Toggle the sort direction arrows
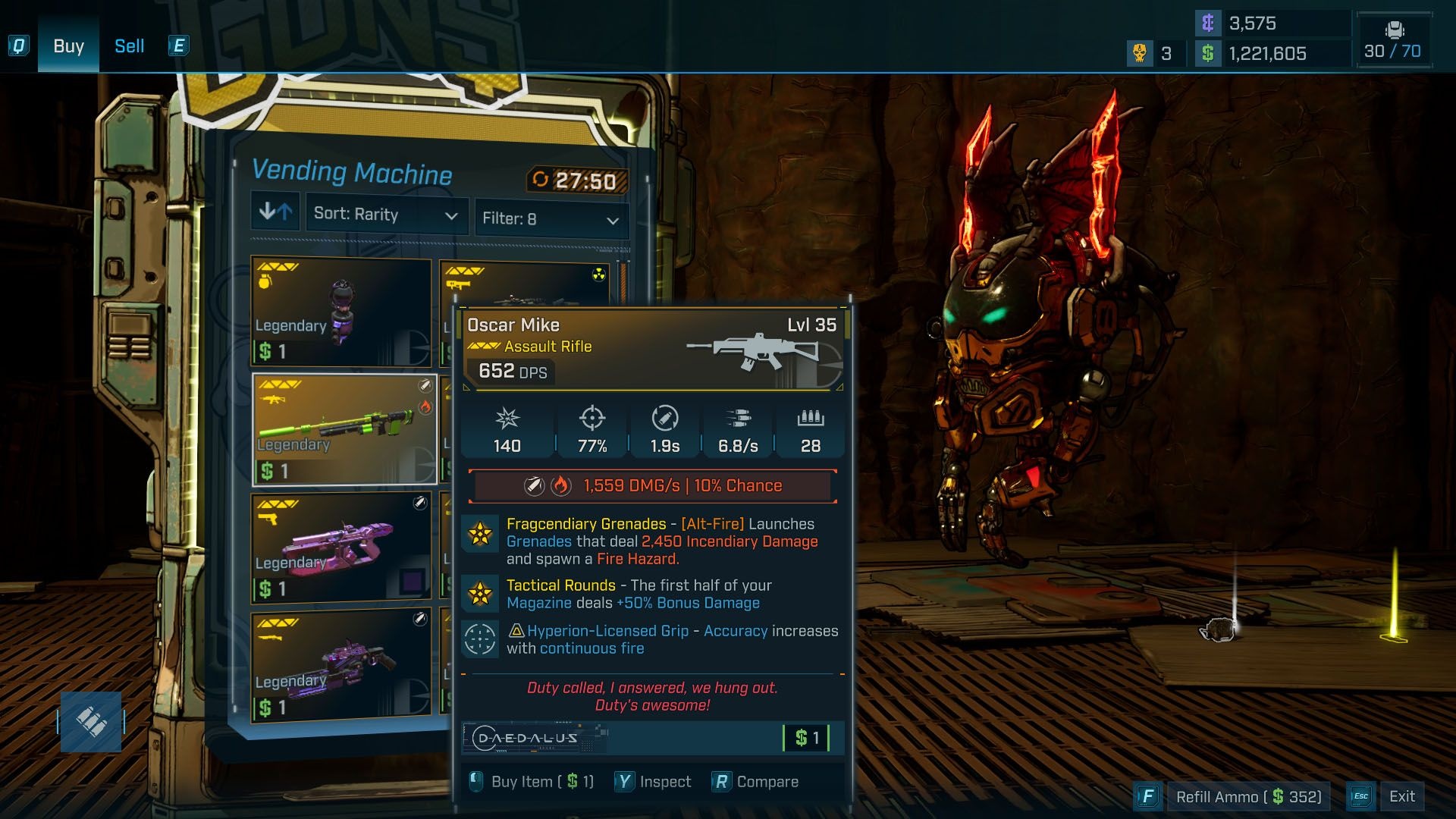Viewport: 1456px width, 819px height. click(x=275, y=212)
